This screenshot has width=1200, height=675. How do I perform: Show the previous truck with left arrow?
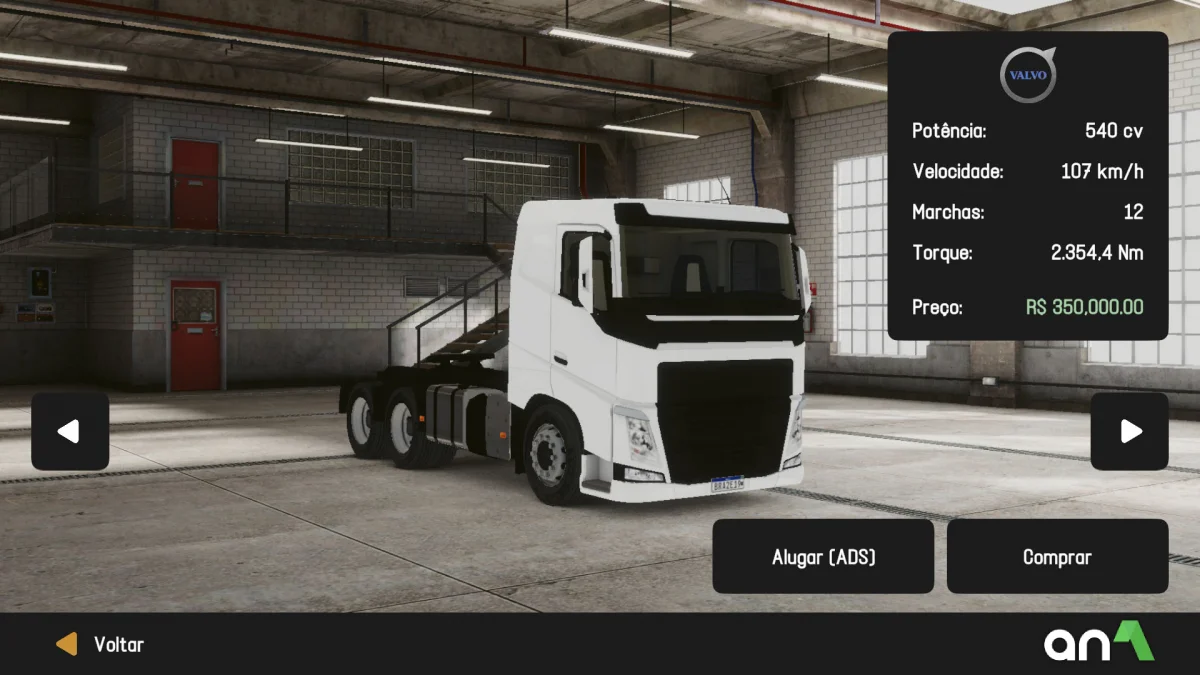click(69, 431)
